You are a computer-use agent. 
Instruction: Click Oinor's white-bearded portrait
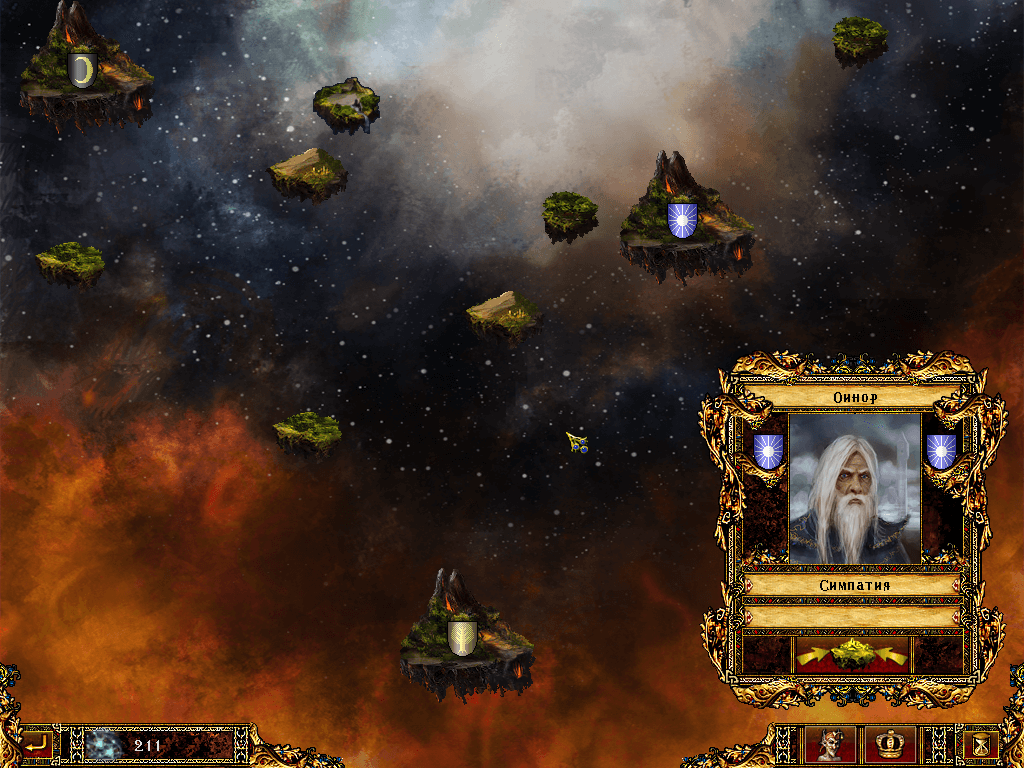pos(854,489)
